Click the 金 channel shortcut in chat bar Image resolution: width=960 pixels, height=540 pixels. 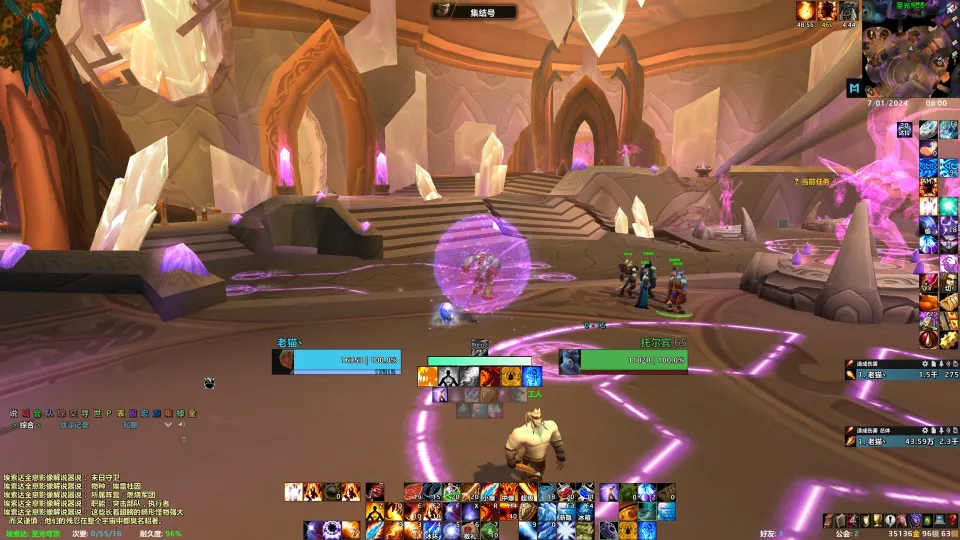(192, 413)
